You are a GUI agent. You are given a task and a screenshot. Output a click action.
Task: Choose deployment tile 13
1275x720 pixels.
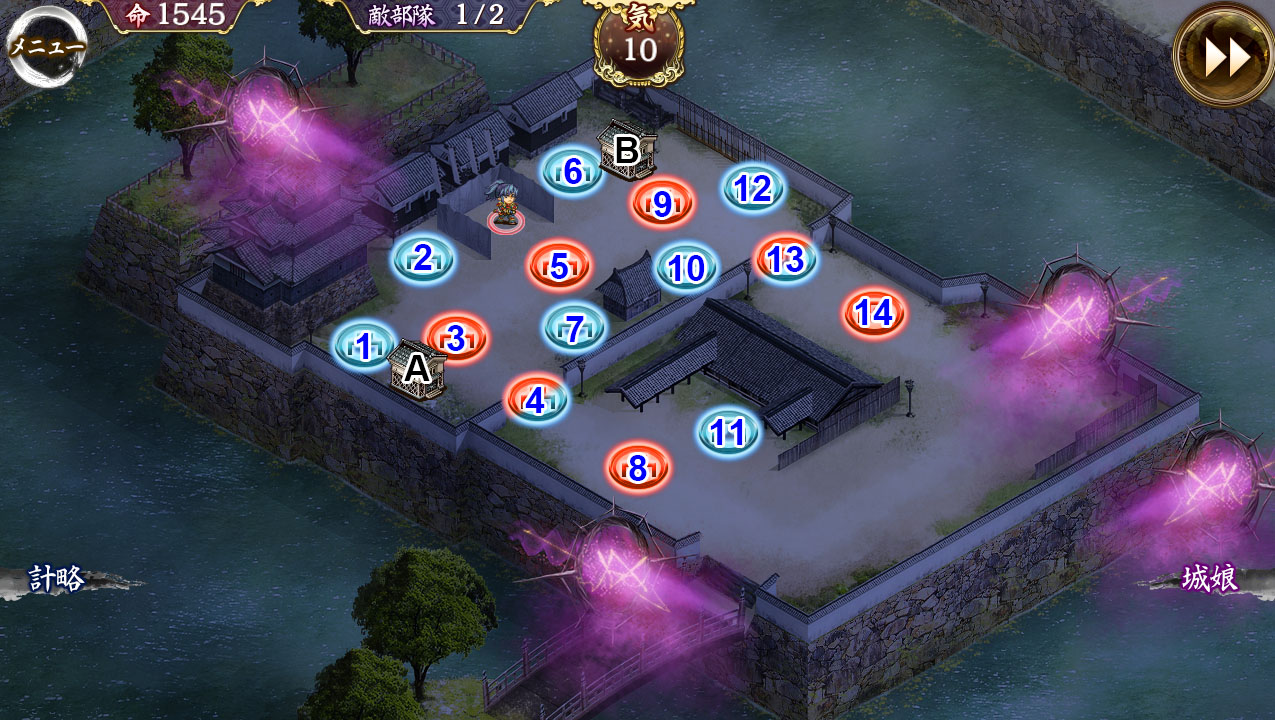click(x=785, y=260)
